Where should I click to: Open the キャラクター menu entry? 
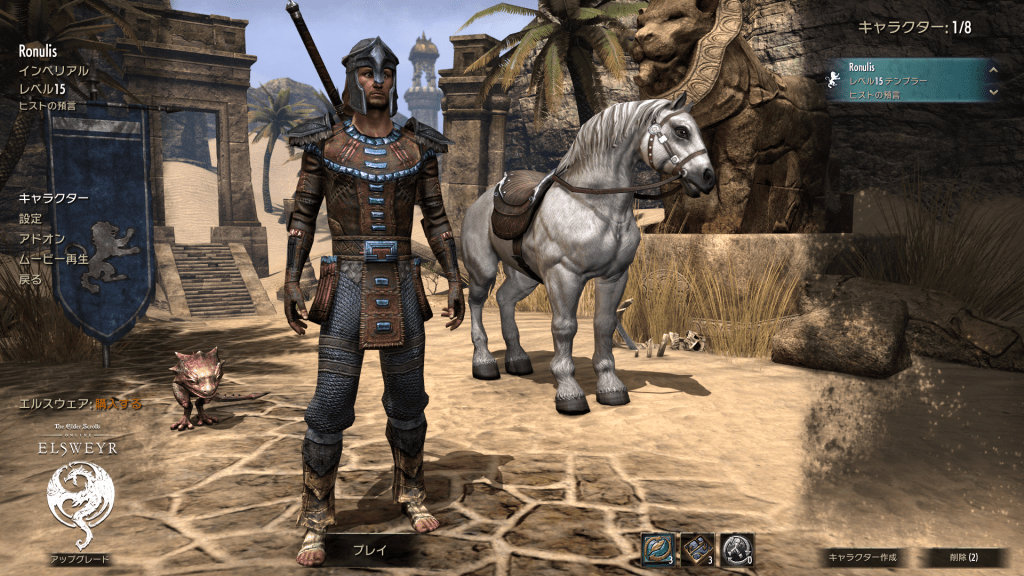point(53,198)
